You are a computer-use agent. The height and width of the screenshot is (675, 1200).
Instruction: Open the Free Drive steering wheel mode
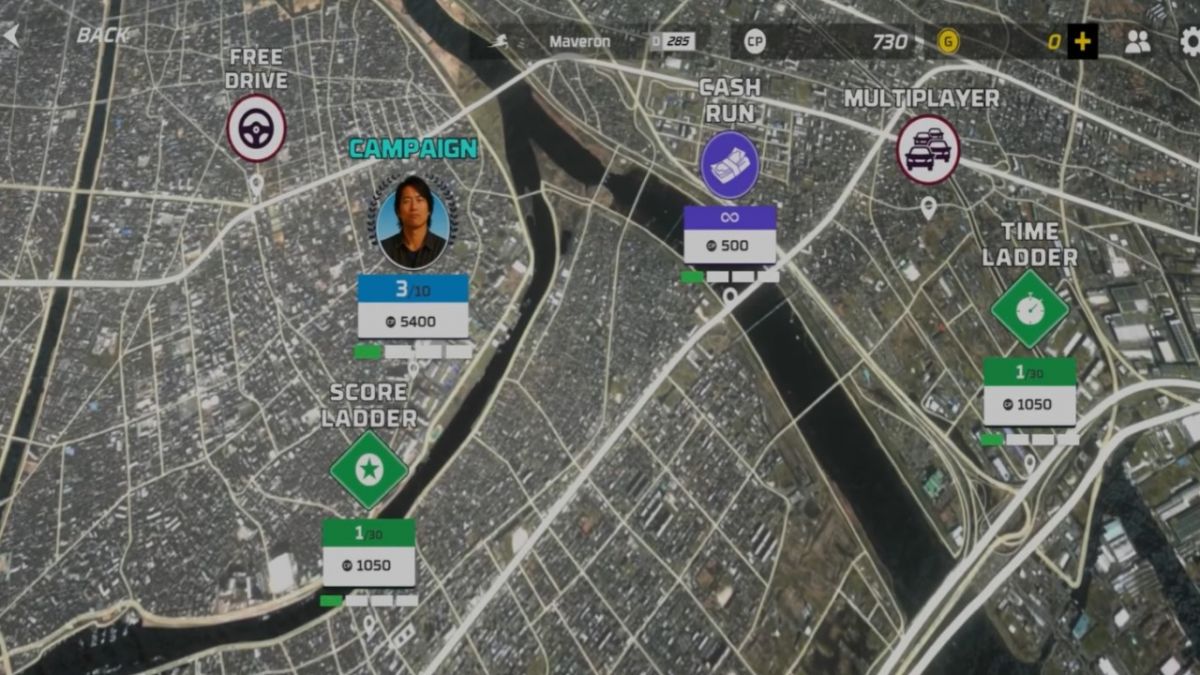pyautogui.click(x=256, y=128)
